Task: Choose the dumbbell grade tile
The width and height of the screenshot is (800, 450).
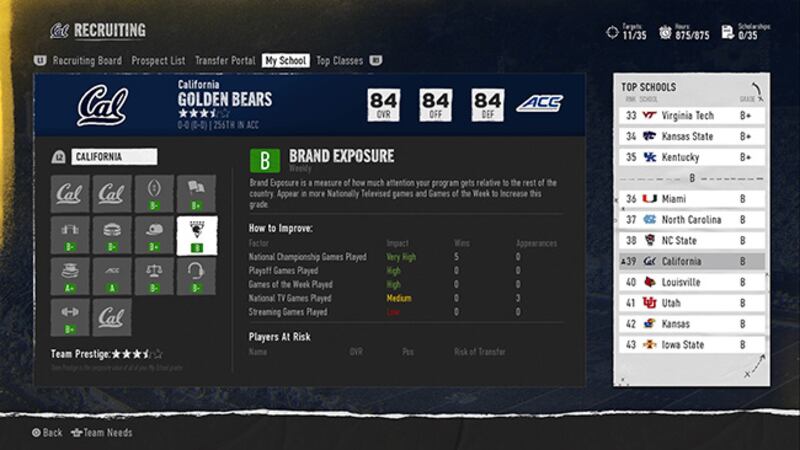Action: click(70, 317)
